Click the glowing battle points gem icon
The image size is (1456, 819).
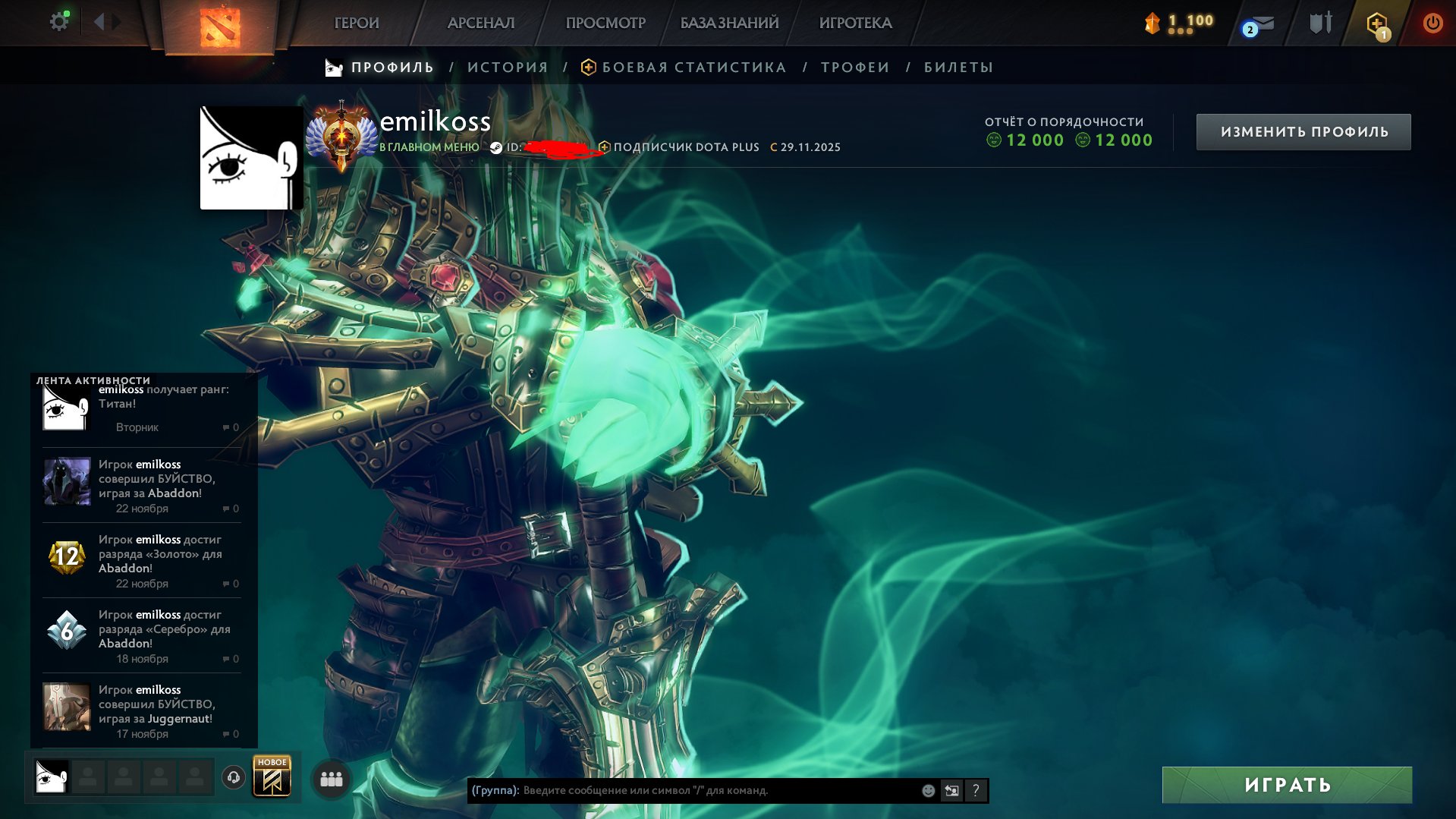(1153, 23)
